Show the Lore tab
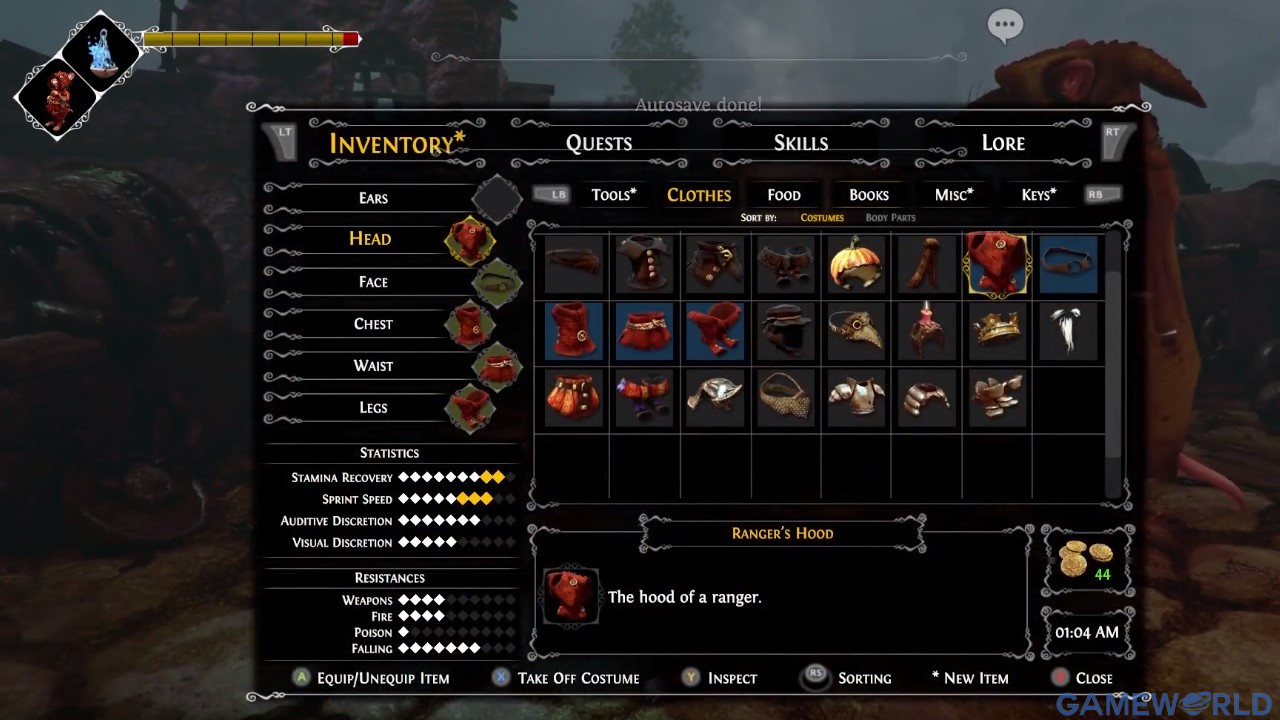 [1002, 143]
